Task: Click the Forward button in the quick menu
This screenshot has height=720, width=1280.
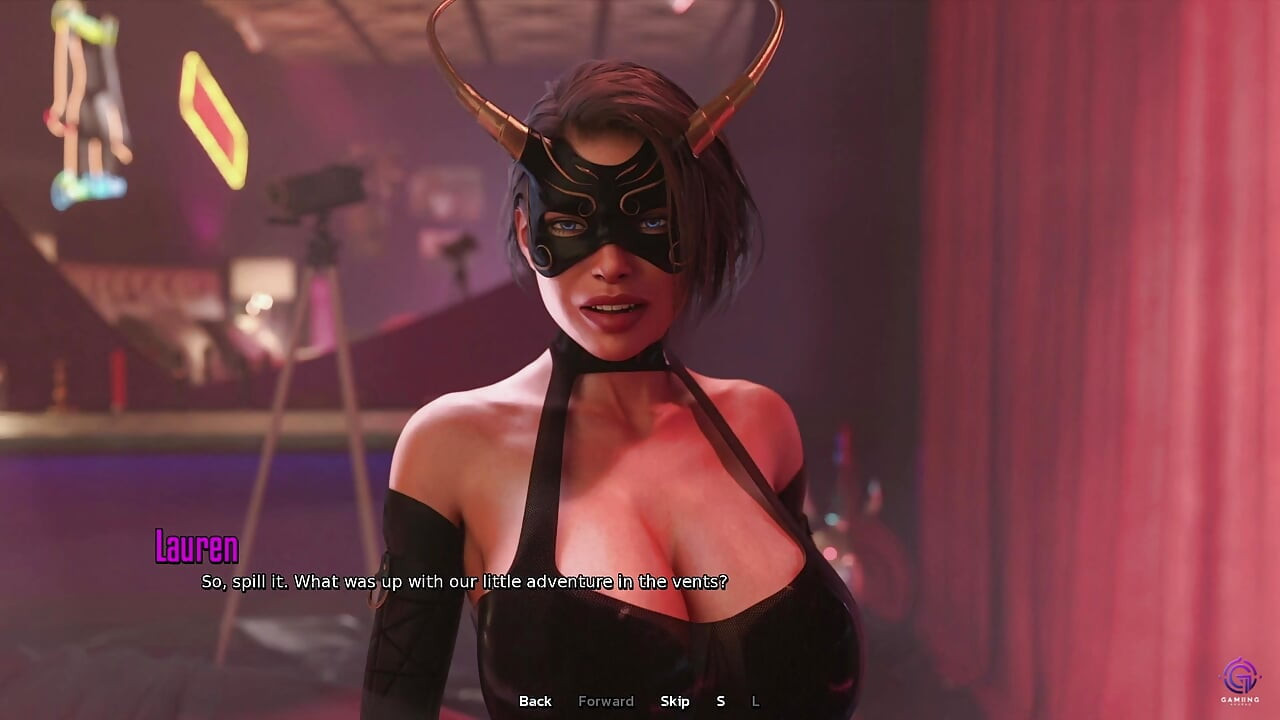Action: (x=606, y=701)
